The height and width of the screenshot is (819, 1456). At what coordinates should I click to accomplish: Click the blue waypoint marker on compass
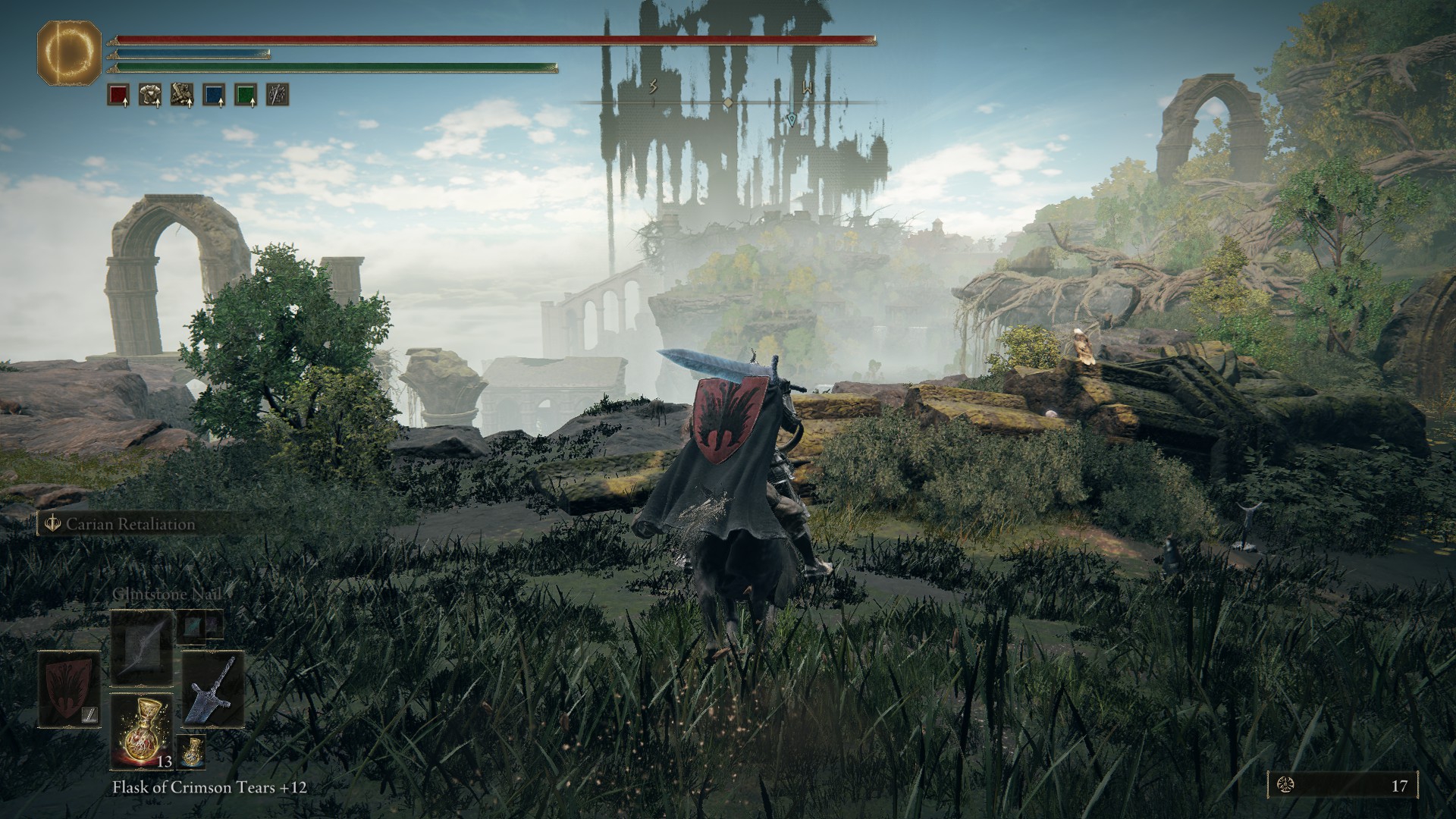coord(791,119)
